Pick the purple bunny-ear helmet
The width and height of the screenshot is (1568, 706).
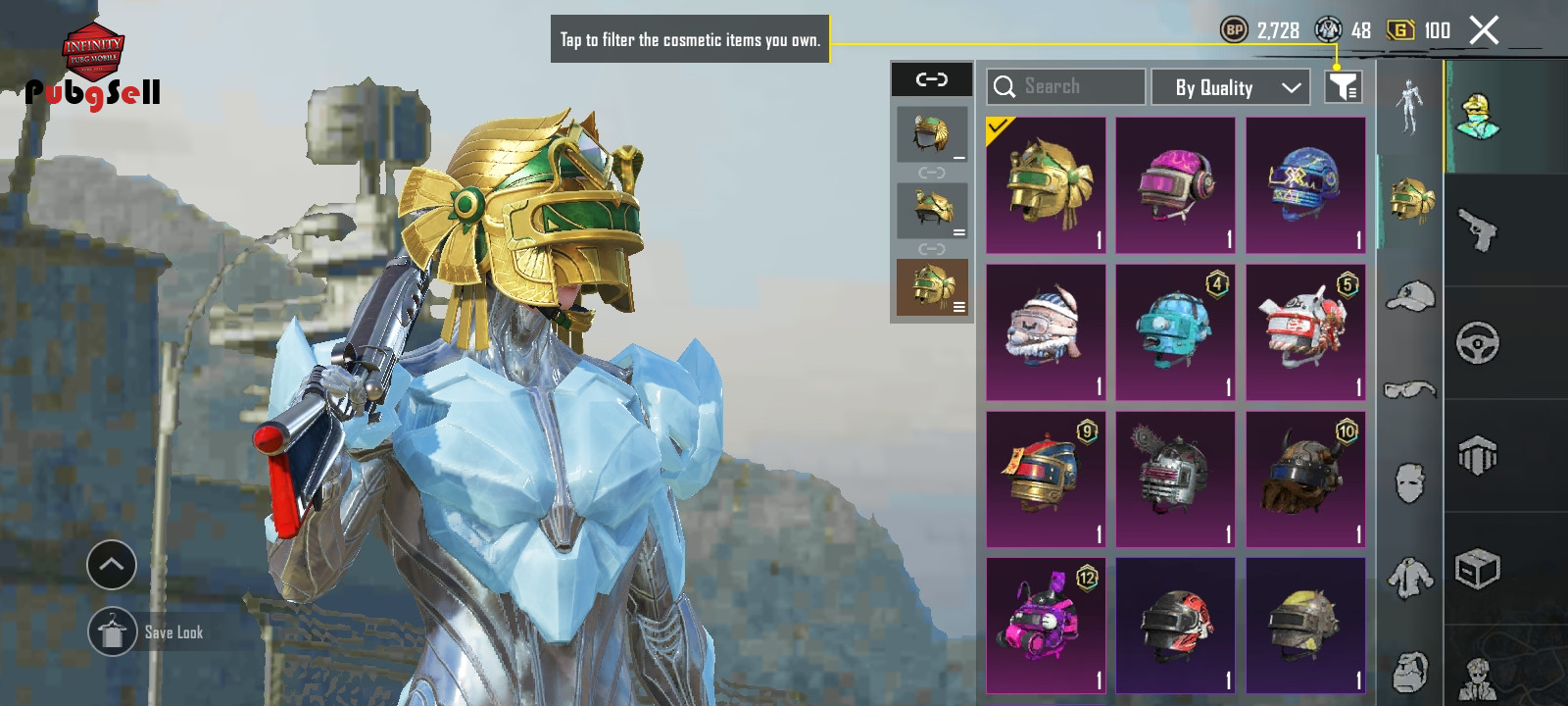[1046, 626]
